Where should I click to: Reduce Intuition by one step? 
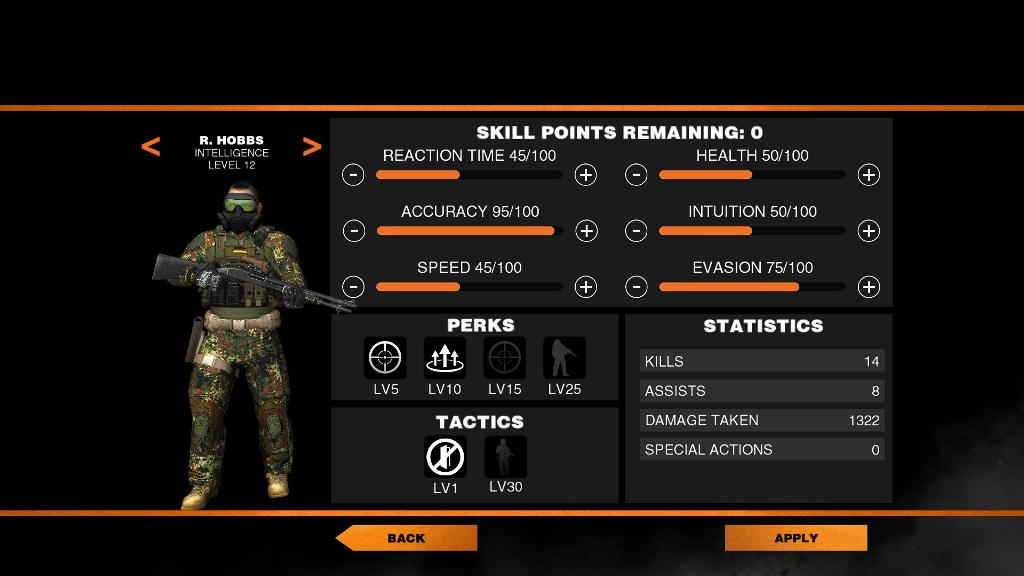tap(636, 231)
